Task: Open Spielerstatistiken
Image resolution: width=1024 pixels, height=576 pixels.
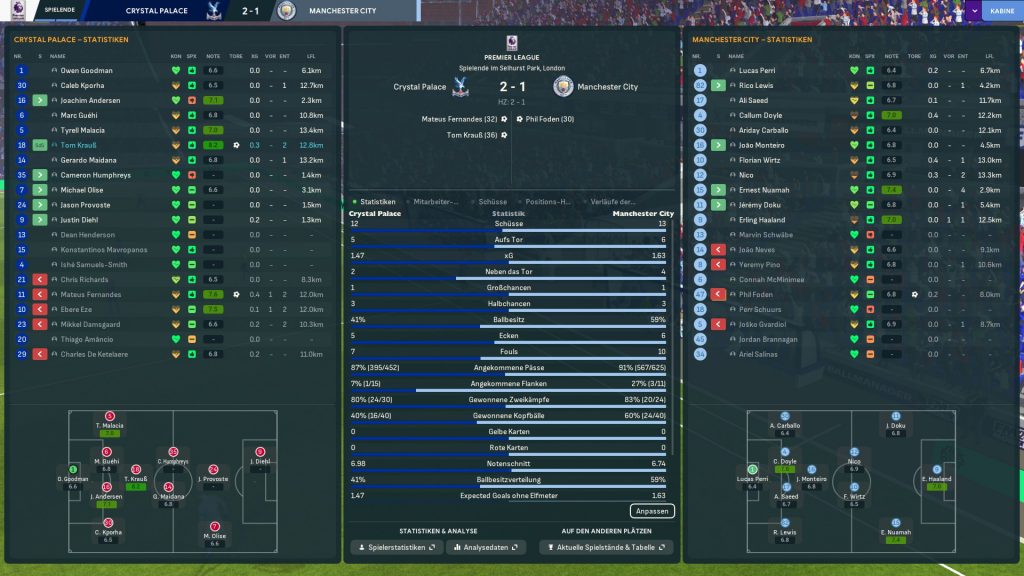Action: (395, 548)
